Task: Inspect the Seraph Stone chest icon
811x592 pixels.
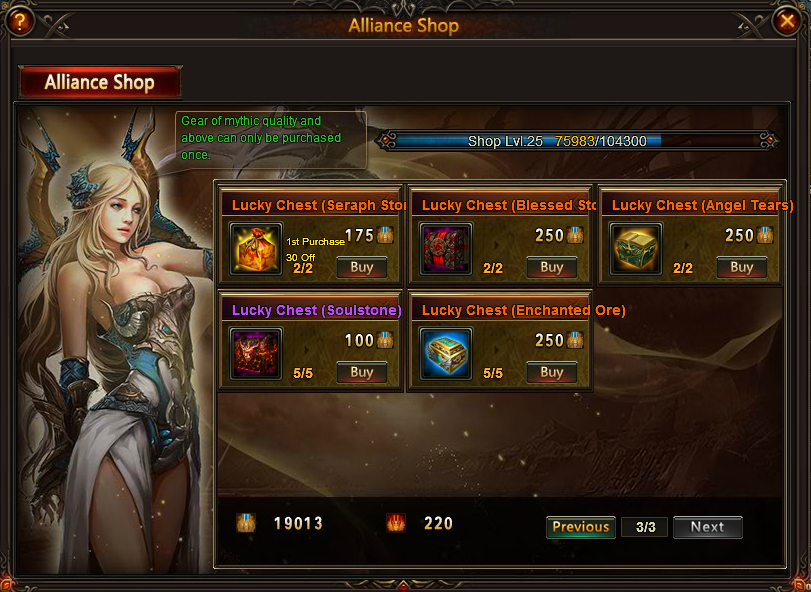Action: [x=256, y=248]
